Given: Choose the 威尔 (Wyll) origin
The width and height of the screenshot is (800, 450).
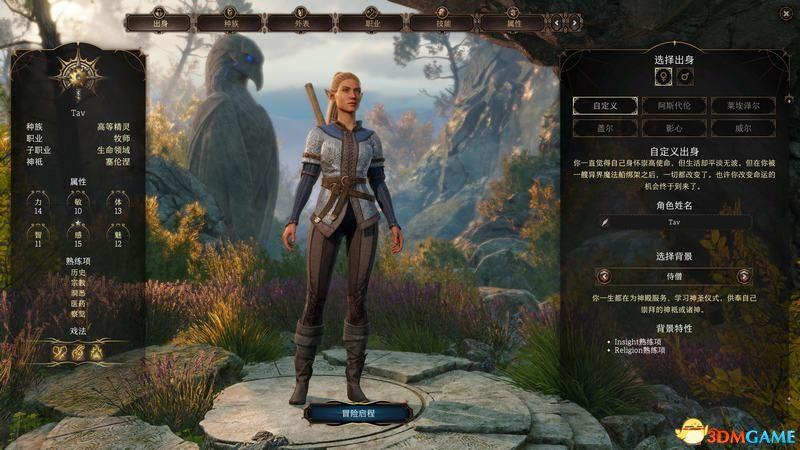Looking at the screenshot, I should click(x=742, y=128).
